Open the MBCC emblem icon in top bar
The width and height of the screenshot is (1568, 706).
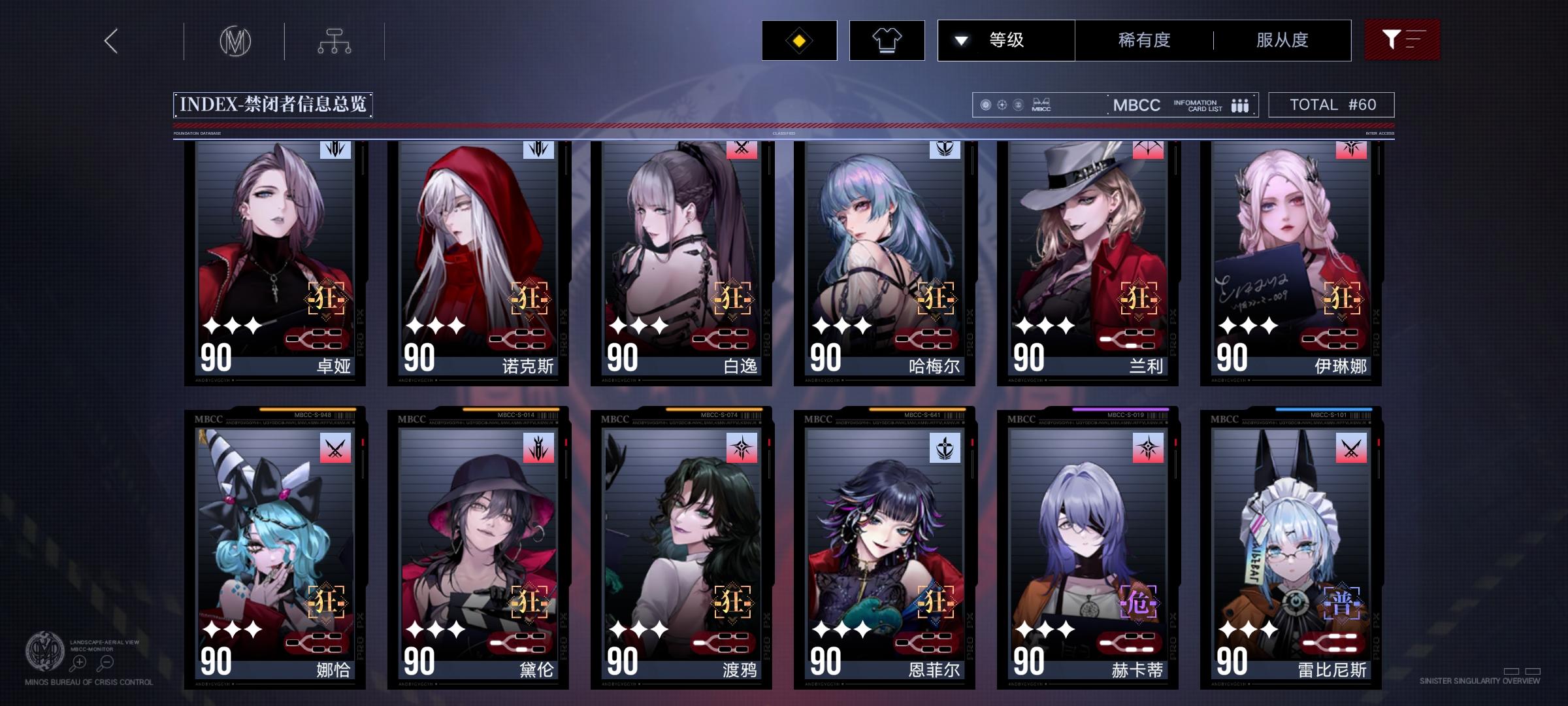(x=234, y=40)
